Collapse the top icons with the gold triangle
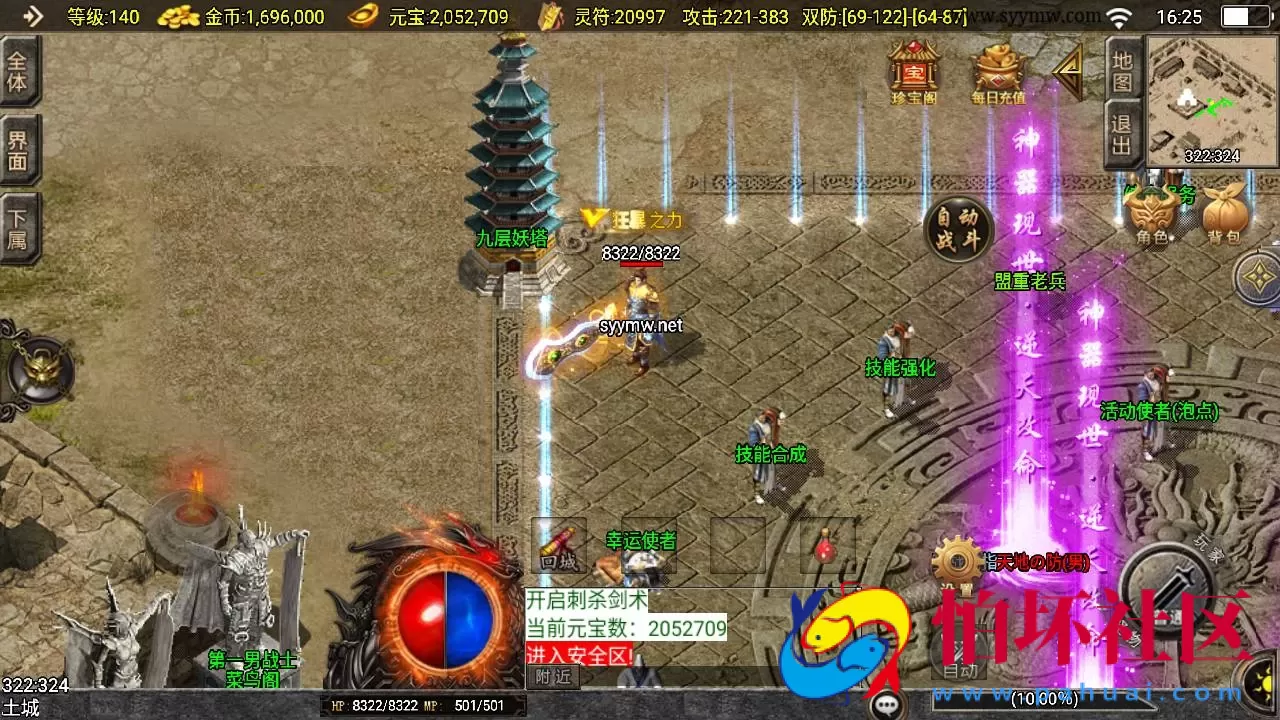The width and height of the screenshot is (1280, 720). click(x=1068, y=72)
